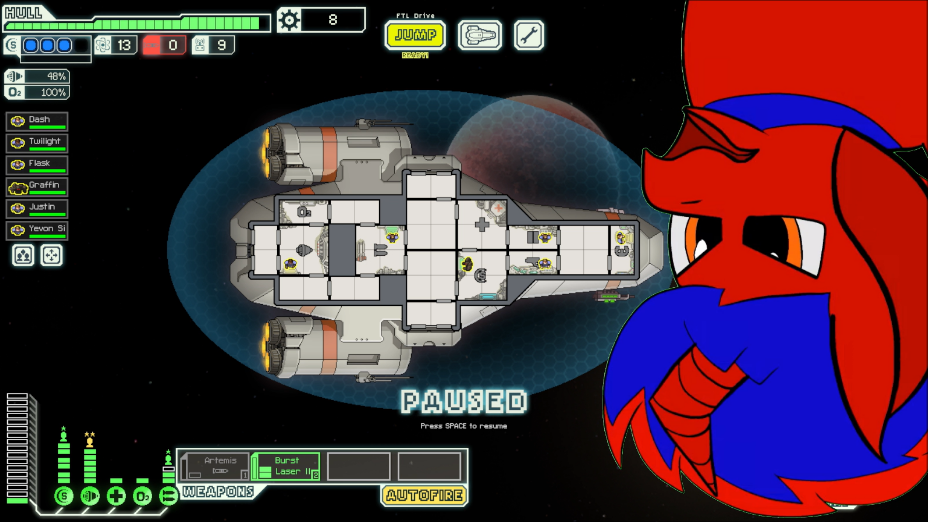This screenshot has height=522, width=928.
Task: Click the shields system power icon
Action: pos(64,496)
